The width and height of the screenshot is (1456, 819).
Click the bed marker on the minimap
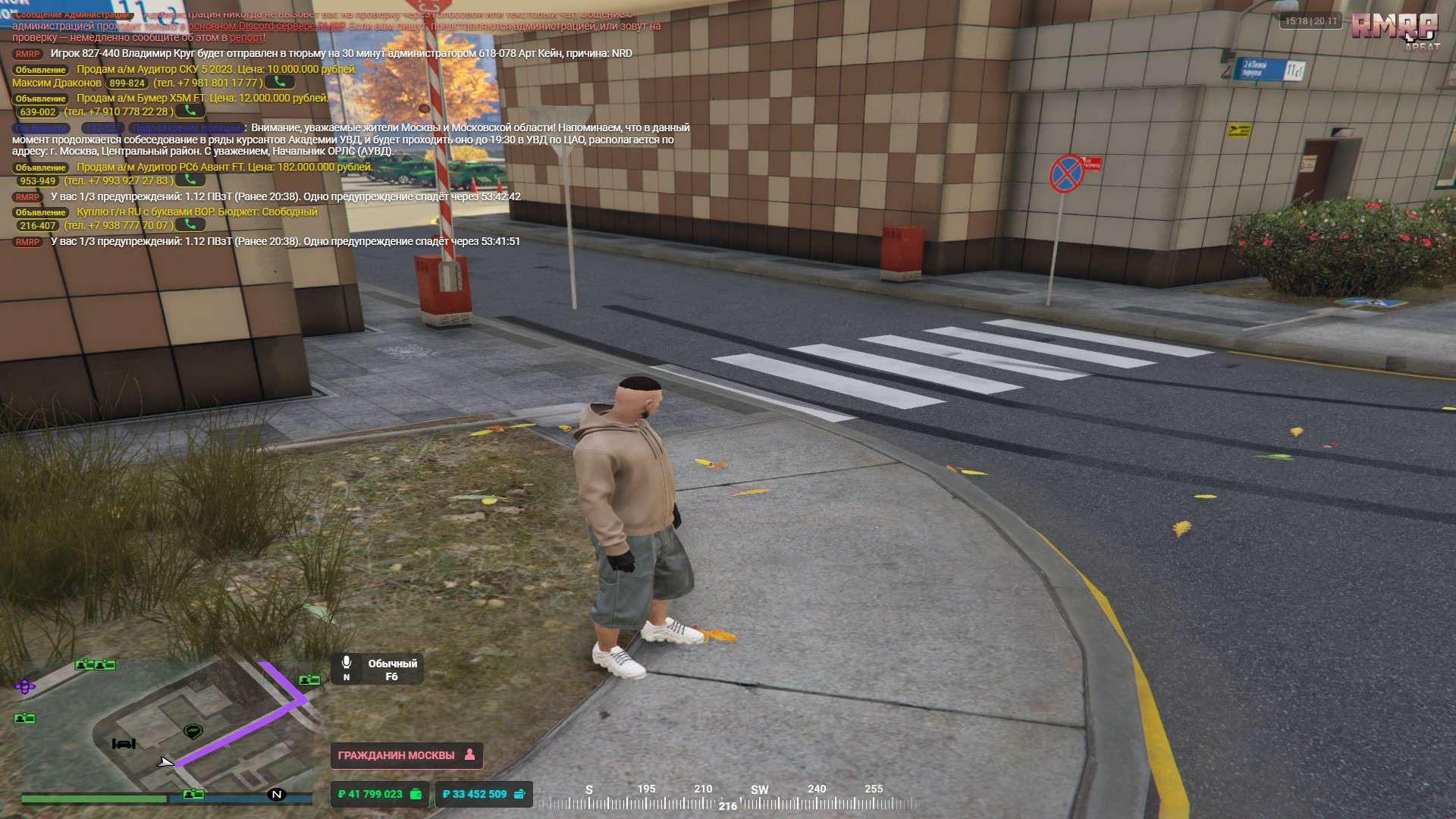pos(124,744)
